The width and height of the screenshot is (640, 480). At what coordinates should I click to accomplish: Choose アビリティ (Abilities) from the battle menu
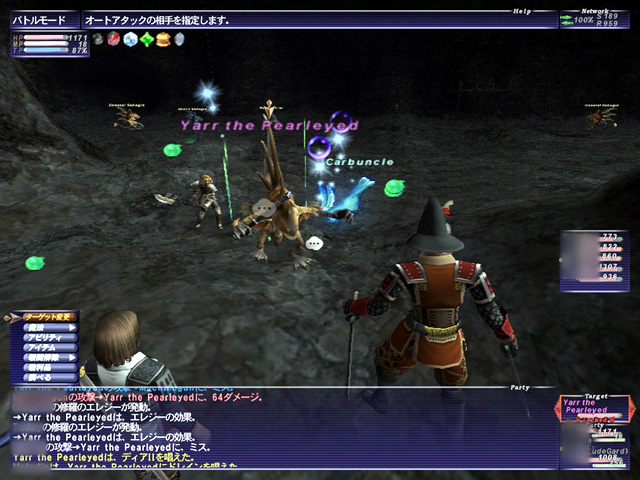pyautogui.click(x=44, y=337)
